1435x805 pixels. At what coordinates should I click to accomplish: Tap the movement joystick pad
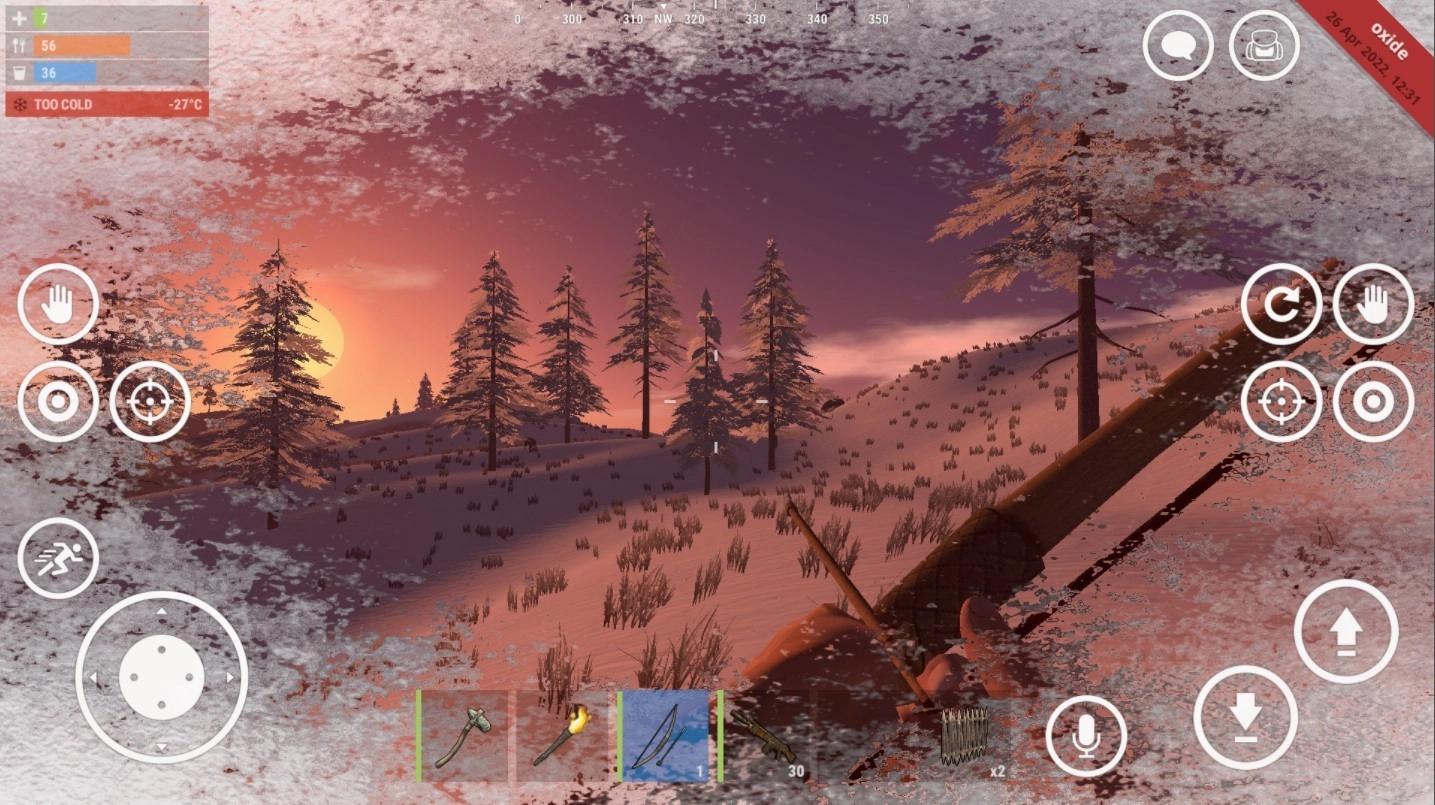163,677
